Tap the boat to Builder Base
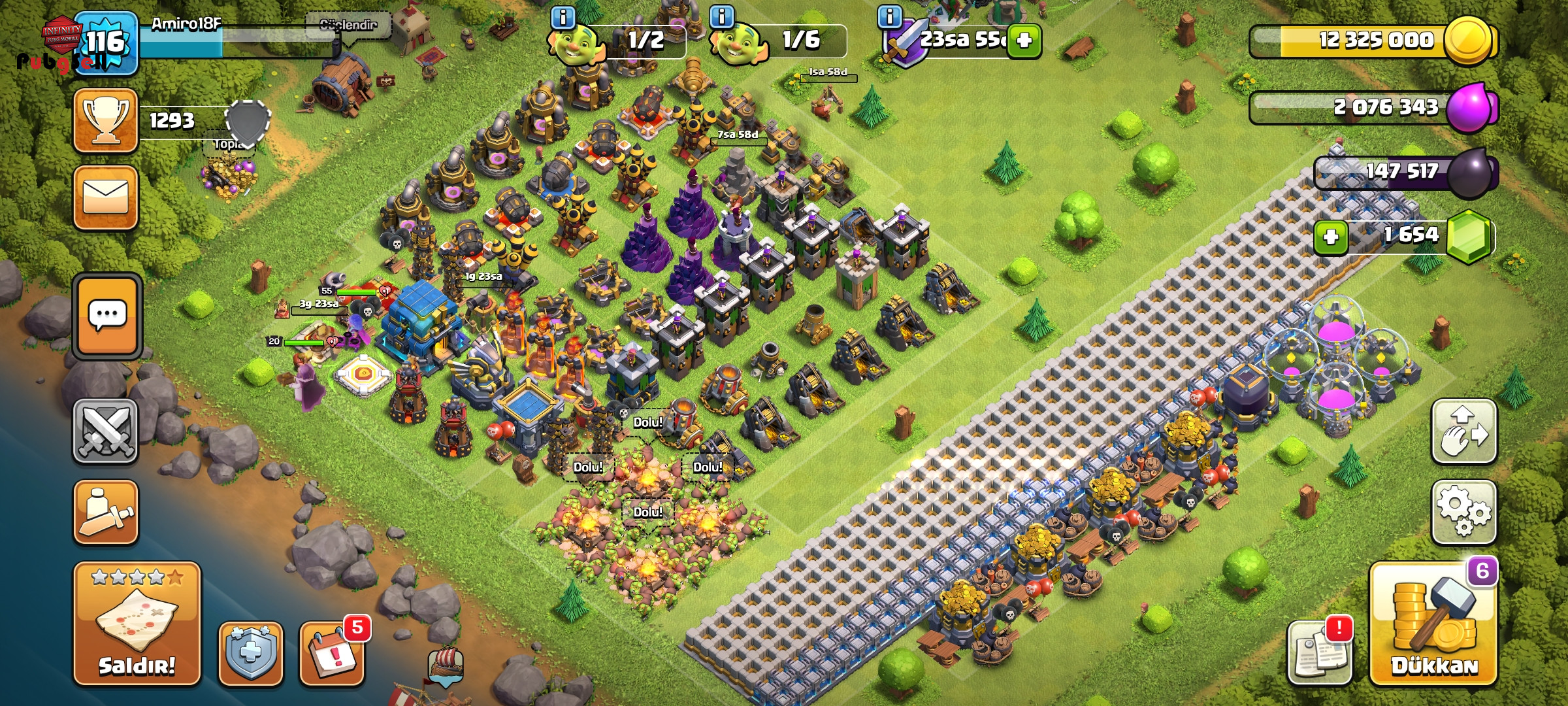Screen dimensions: 1568x706 (446, 665)
